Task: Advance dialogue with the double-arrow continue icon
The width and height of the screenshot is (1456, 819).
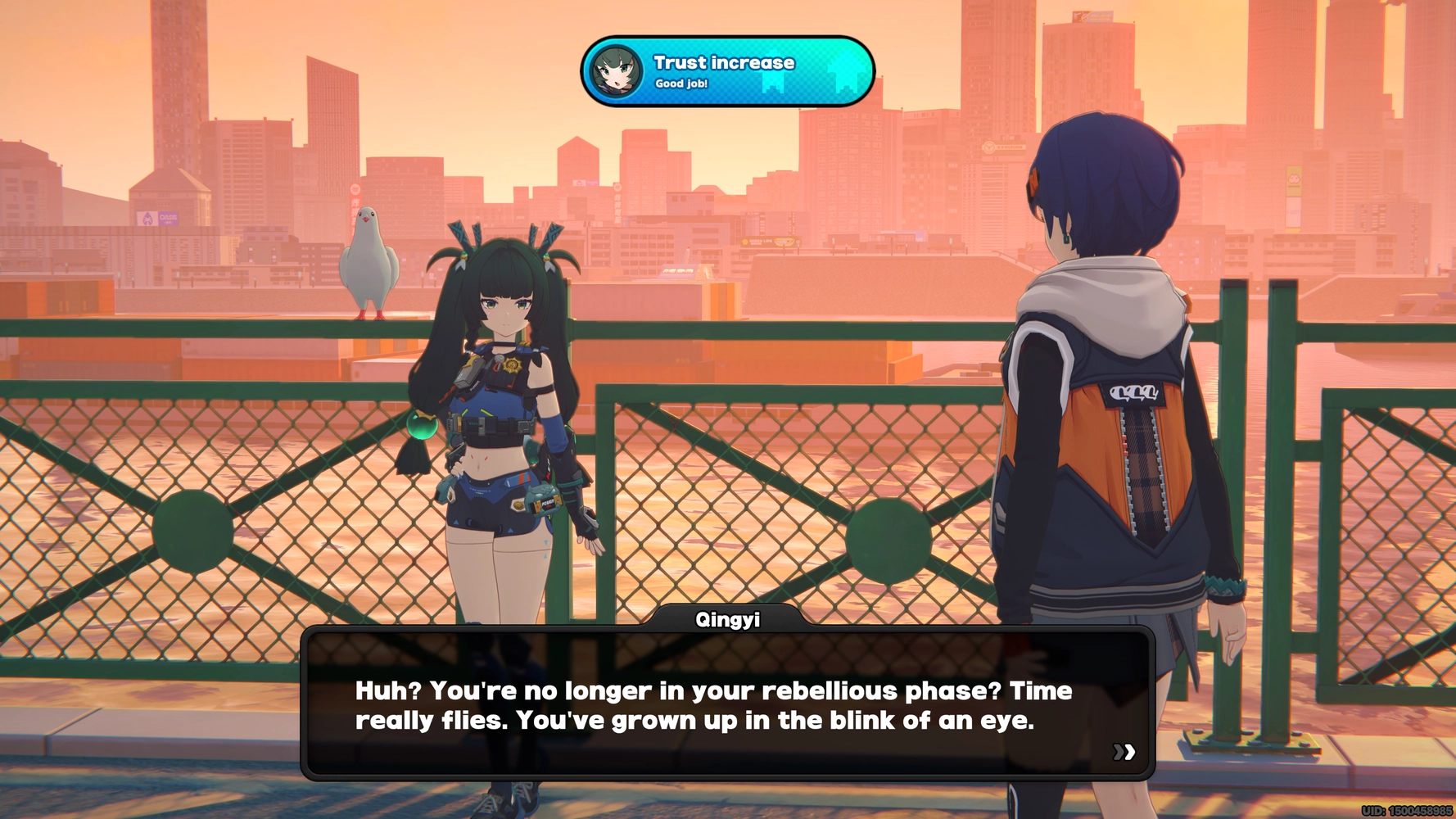Action: point(1124,752)
